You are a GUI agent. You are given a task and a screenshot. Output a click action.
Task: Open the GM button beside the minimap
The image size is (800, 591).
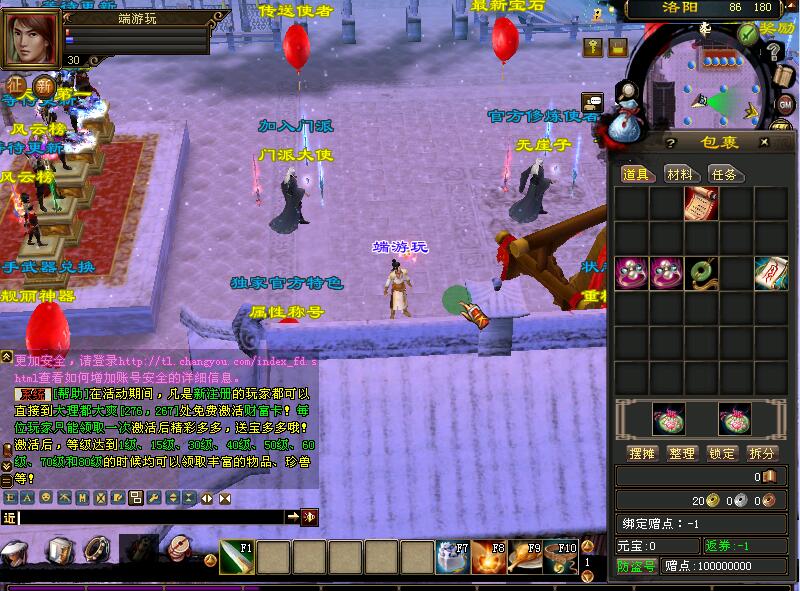[x=785, y=104]
